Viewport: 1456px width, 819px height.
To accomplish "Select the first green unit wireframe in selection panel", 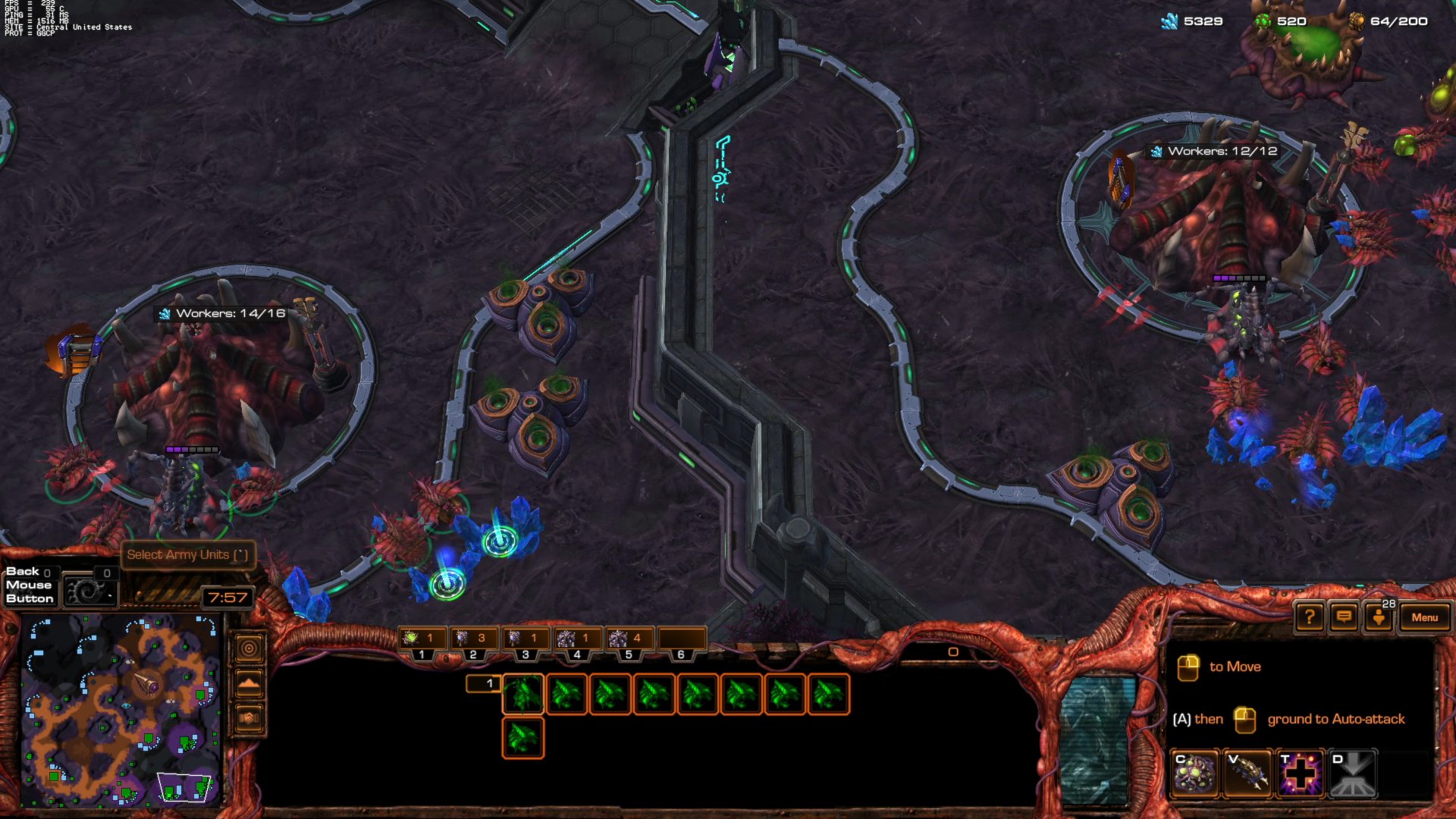I will [523, 694].
